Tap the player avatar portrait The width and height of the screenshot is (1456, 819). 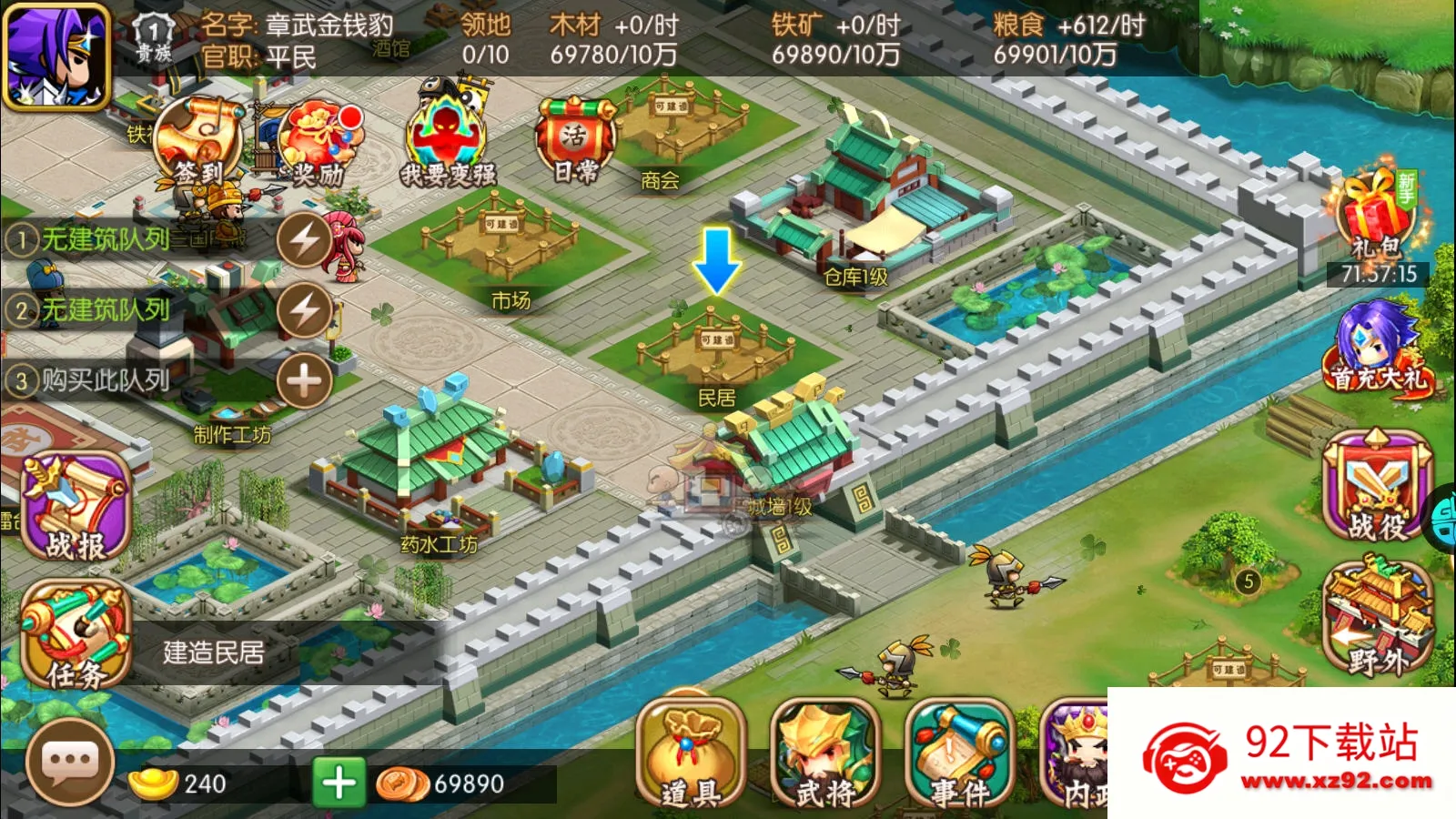tap(56, 56)
